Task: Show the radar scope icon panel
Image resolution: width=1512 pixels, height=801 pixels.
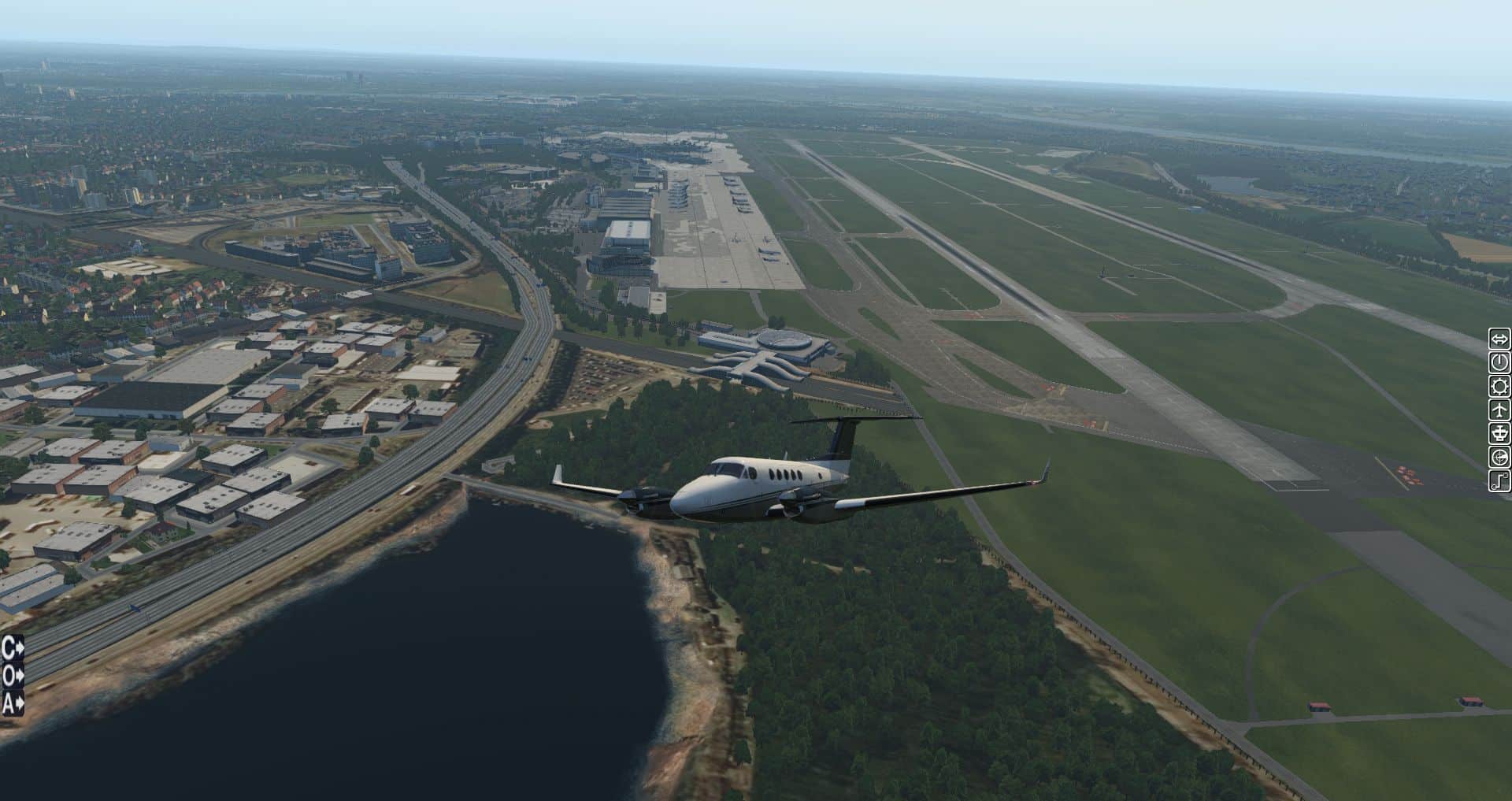Action: (1499, 457)
